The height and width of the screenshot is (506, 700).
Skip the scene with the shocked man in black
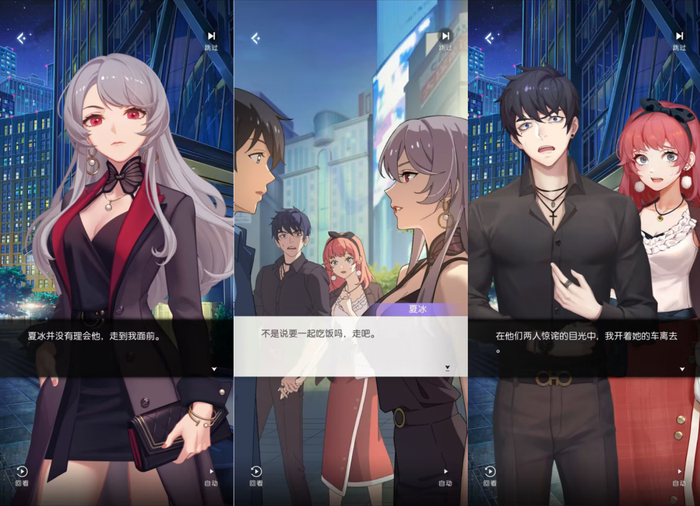tap(679, 39)
